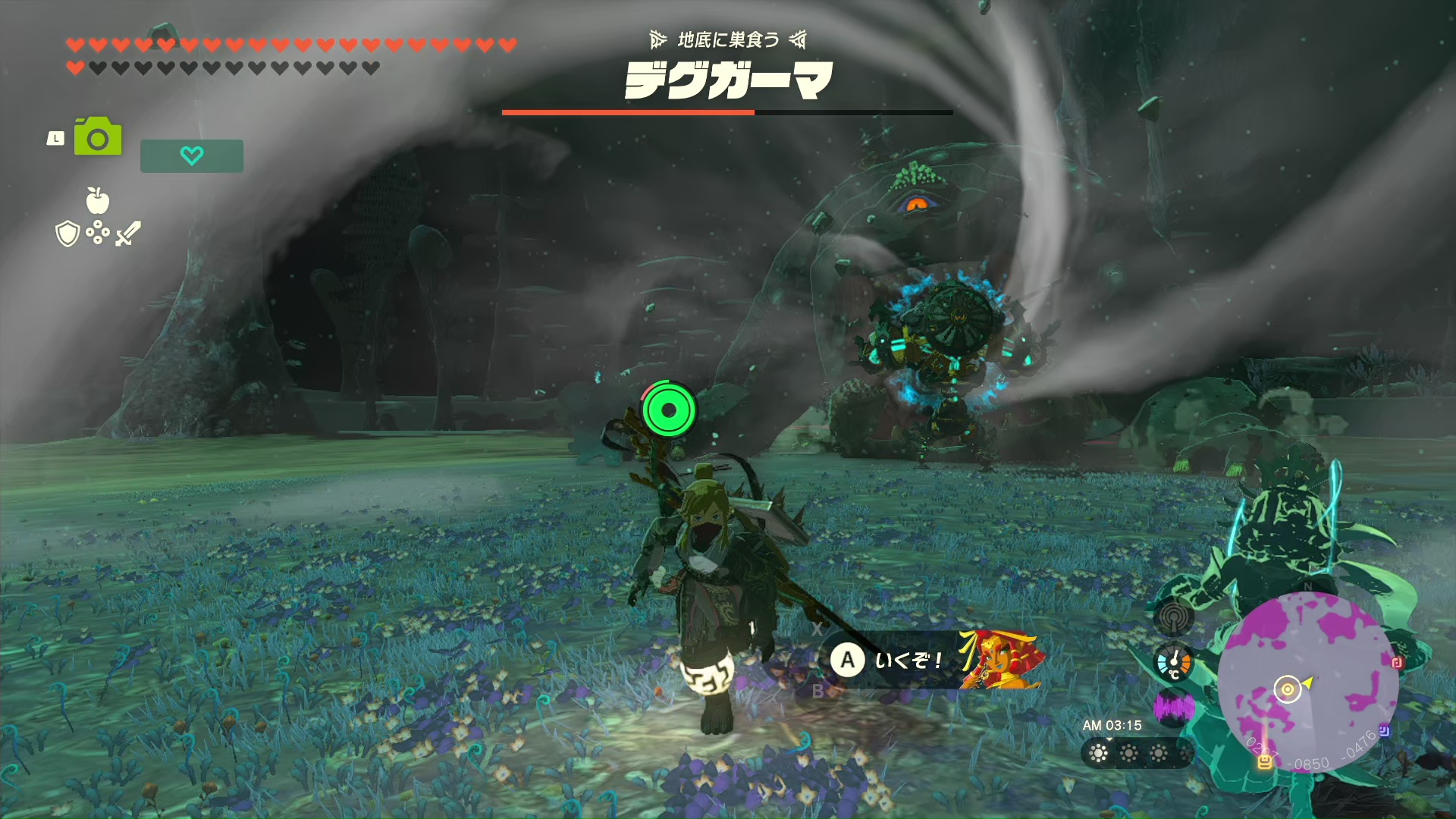
Task: Select the red shrine marker on minimap
Action: [1397, 662]
